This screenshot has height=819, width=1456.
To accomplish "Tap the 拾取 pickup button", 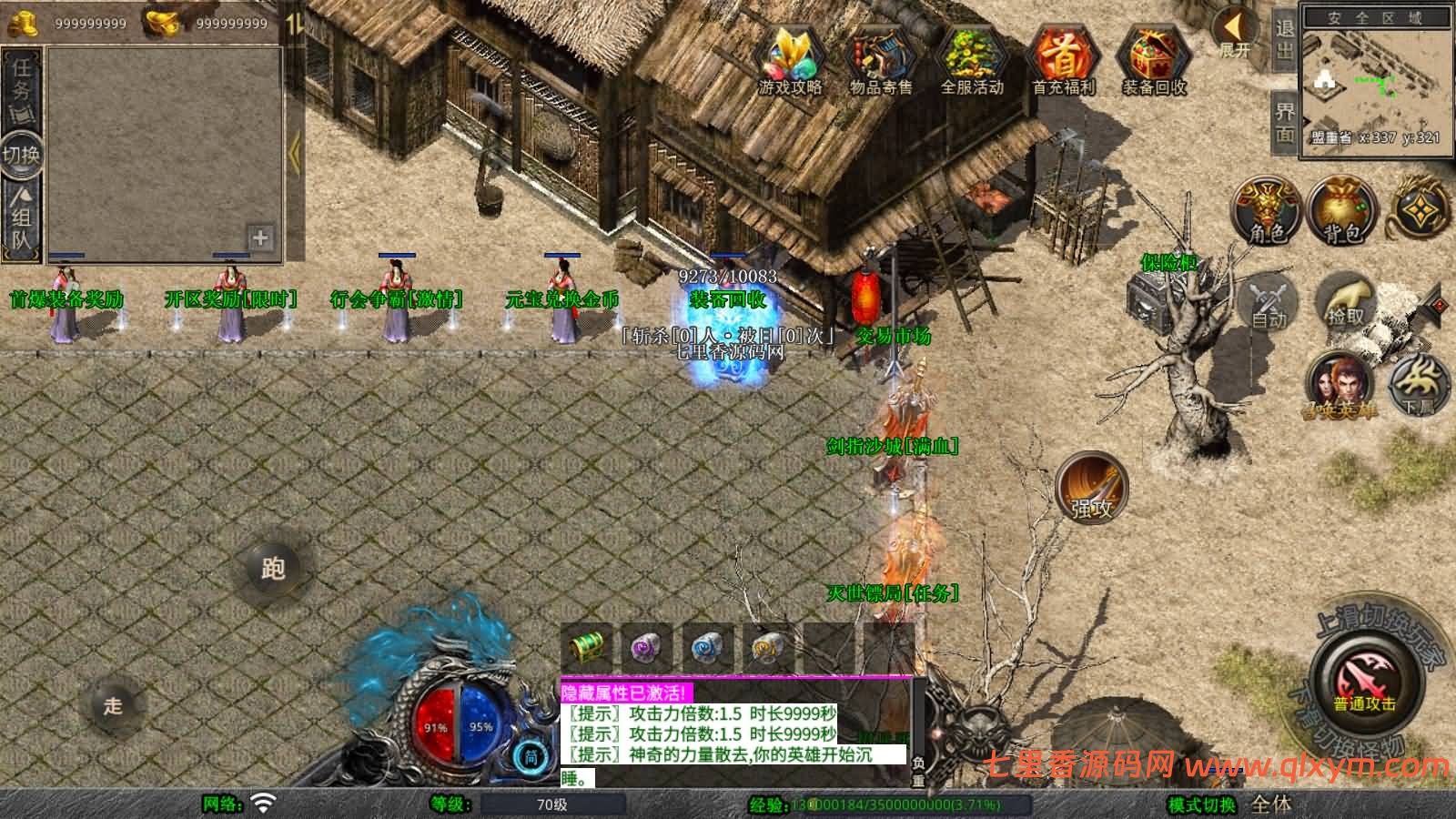I will click(1345, 301).
